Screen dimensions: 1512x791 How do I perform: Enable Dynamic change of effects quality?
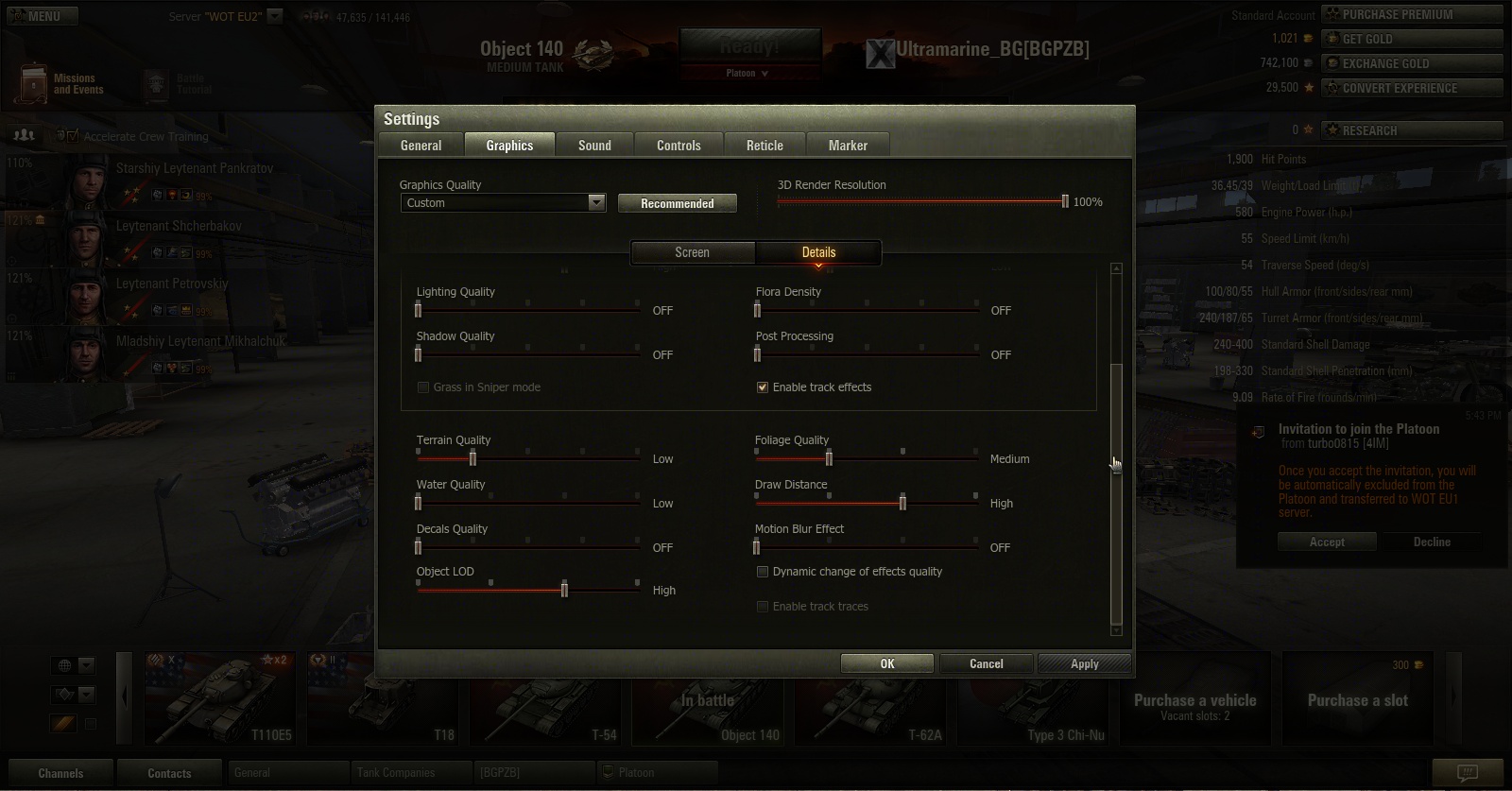(763, 572)
